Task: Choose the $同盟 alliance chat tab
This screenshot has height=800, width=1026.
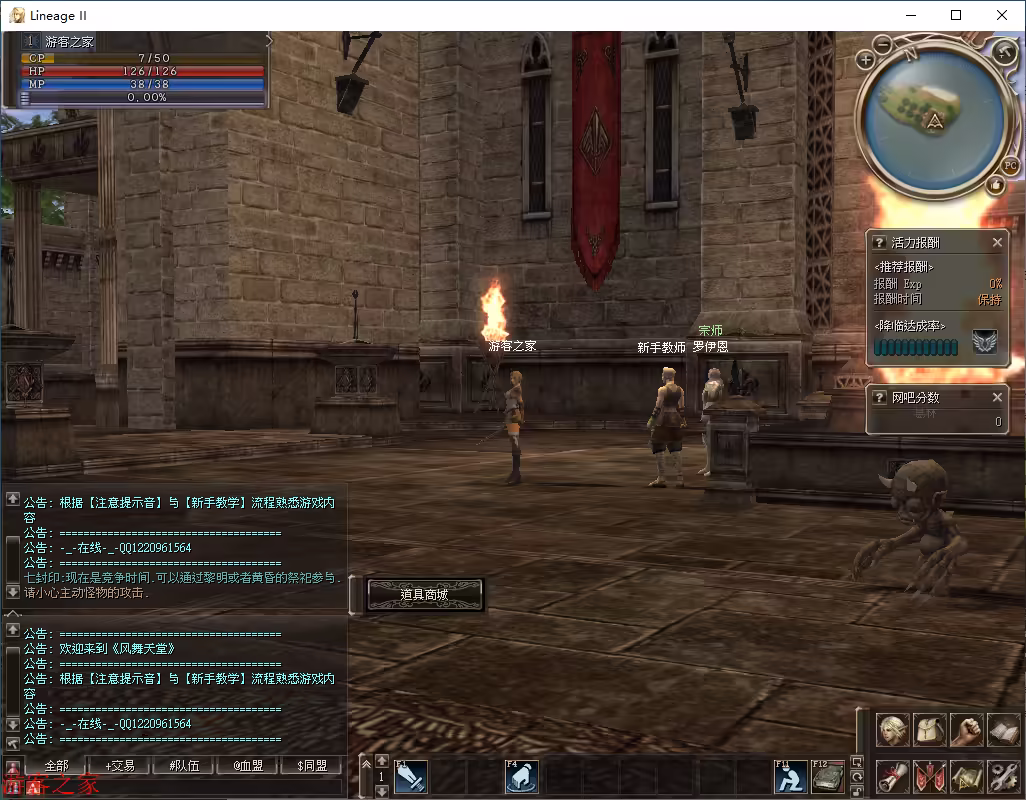Action: [x=312, y=766]
